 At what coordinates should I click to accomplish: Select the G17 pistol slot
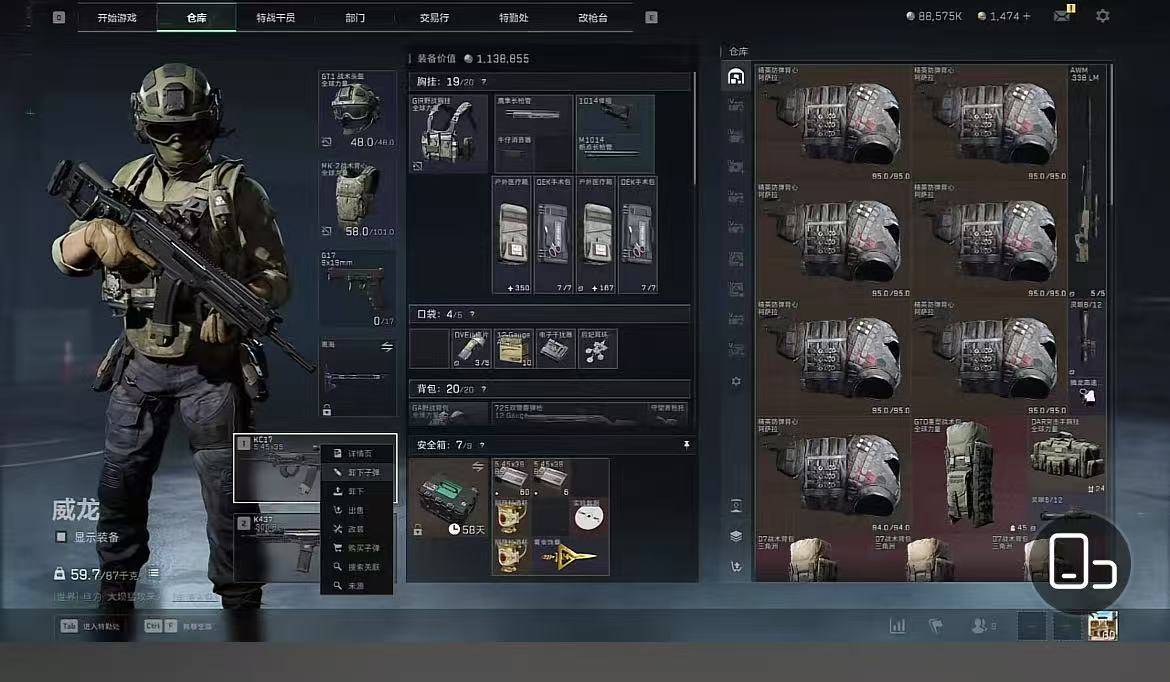pyautogui.click(x=357, y=289)
